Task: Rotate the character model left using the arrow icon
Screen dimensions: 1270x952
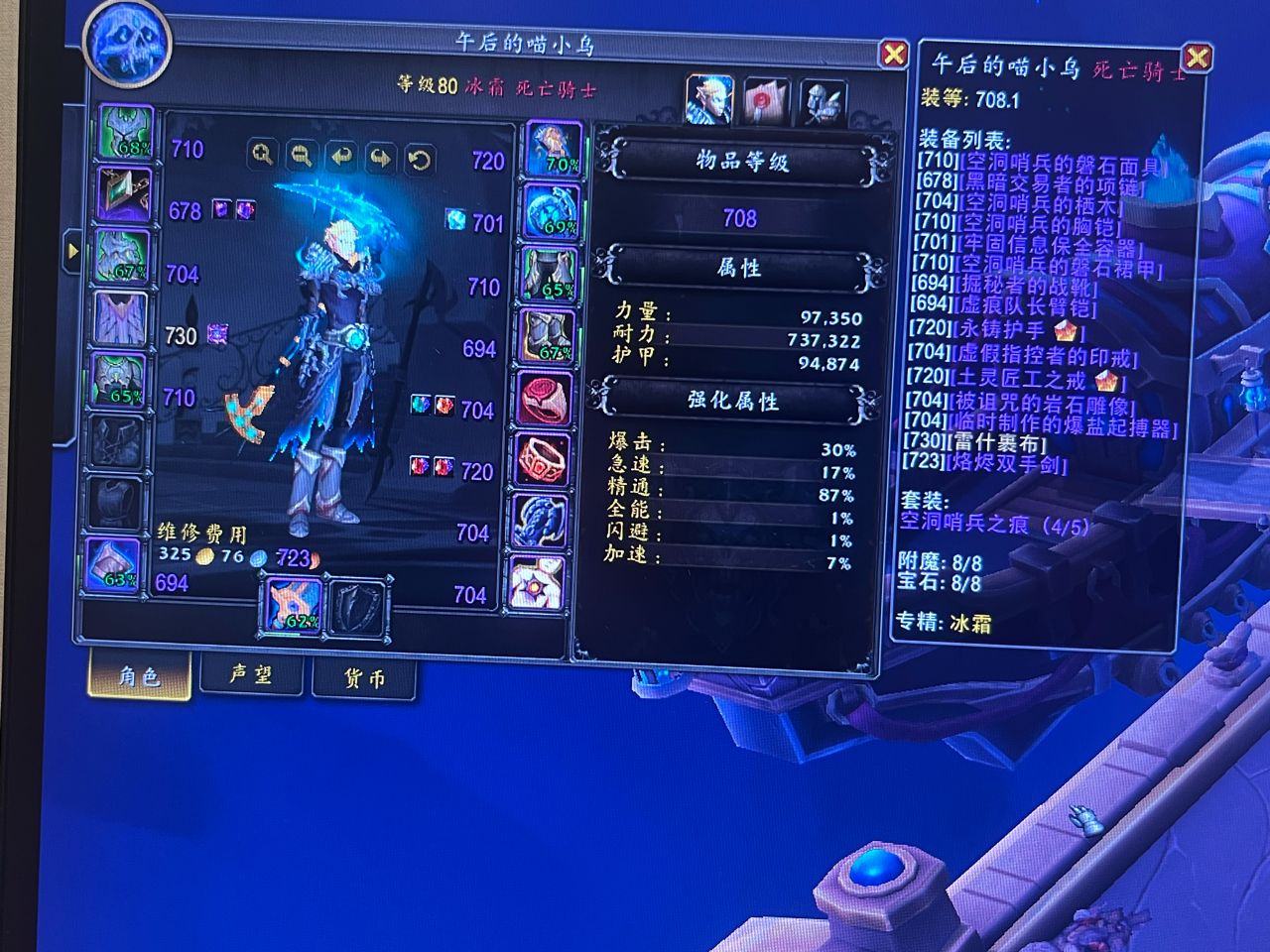Action: point(340,155)
